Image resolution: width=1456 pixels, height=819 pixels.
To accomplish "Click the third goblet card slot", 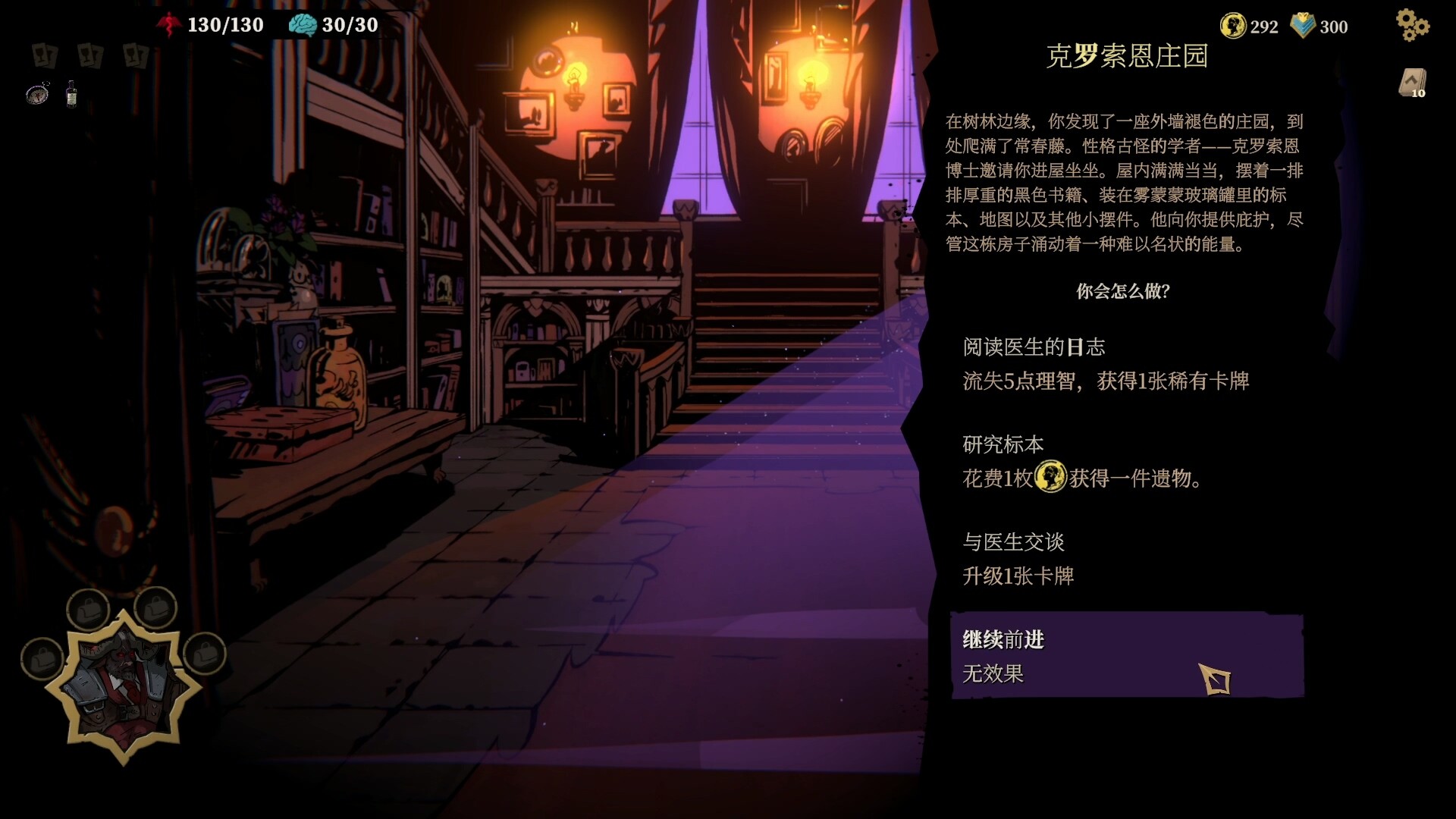I will click(135, 56).
